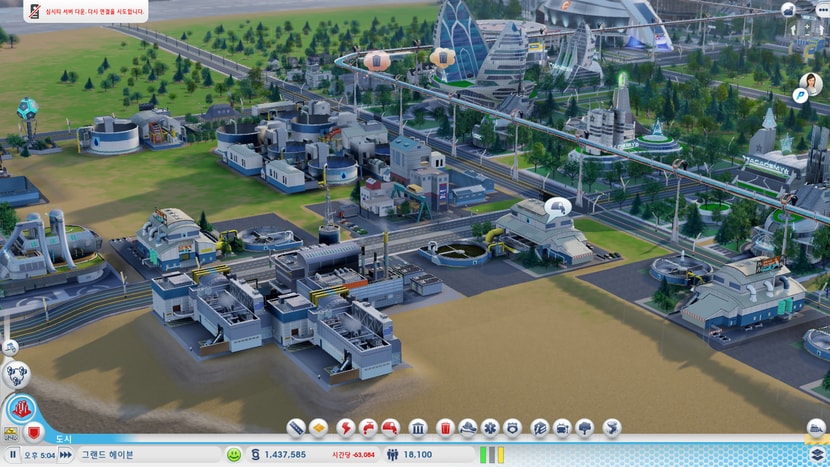Screen dimensions: 830x467
Task: Open the red shield button
Action: 32,434
